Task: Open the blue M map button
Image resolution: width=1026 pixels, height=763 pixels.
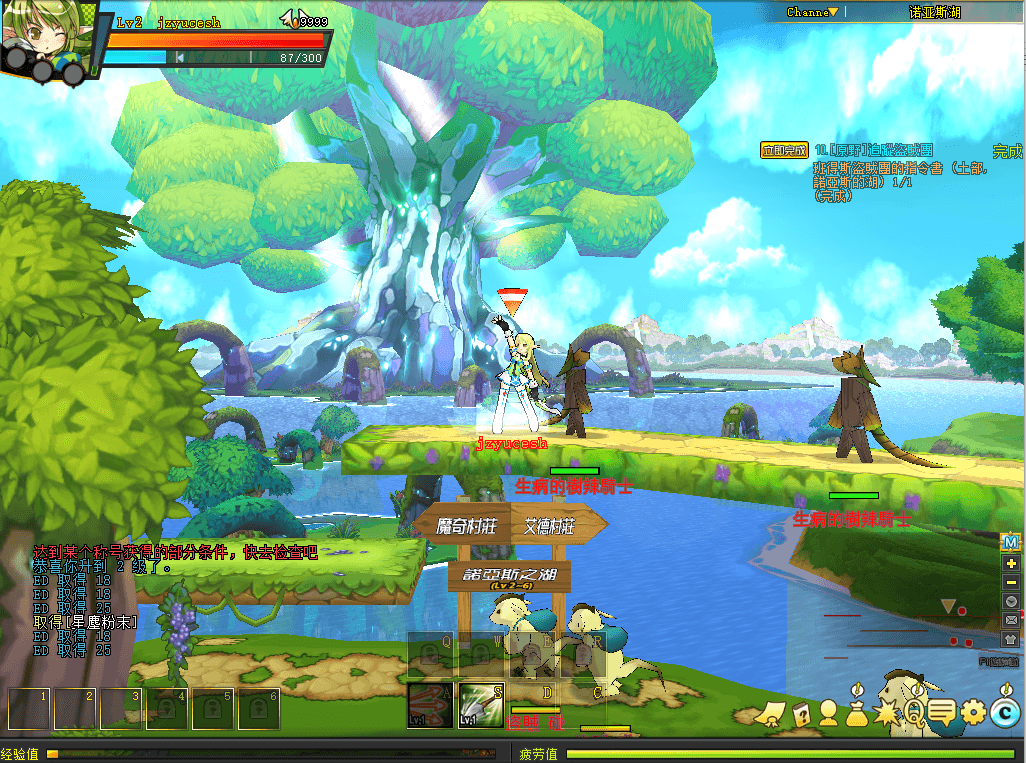Action: (x=1010, y=542)
